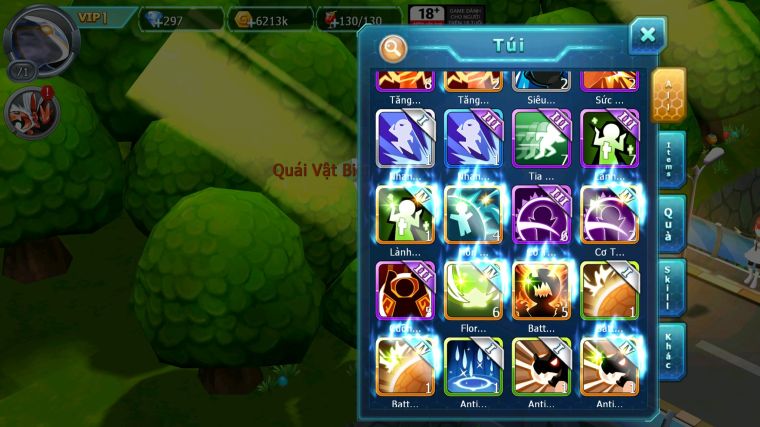Select the Sức... item slot

(609, 80)
